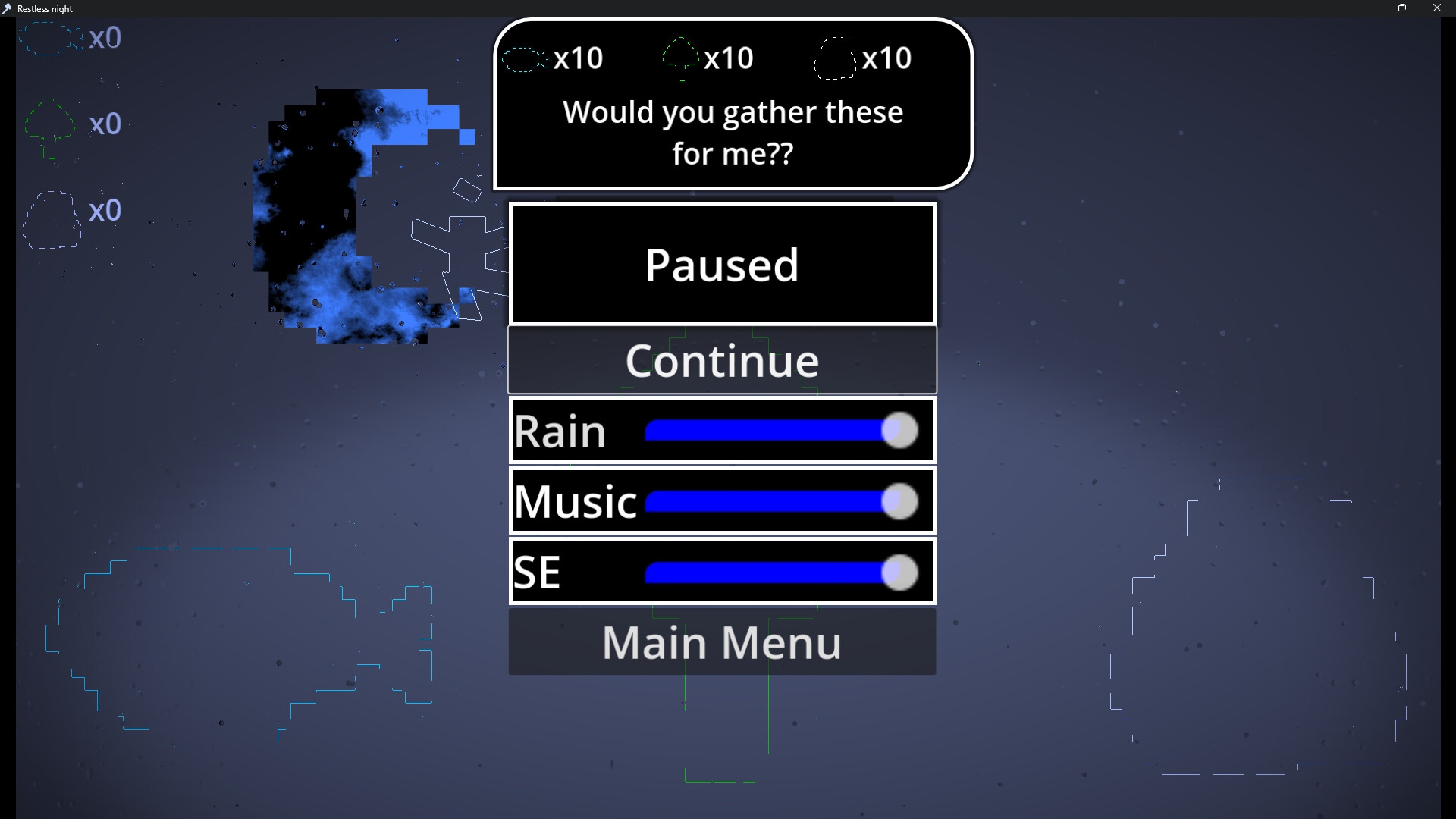Viewport: 1456px width, 819px height.
Task: Return to the Main Menu
Action: 722,642
